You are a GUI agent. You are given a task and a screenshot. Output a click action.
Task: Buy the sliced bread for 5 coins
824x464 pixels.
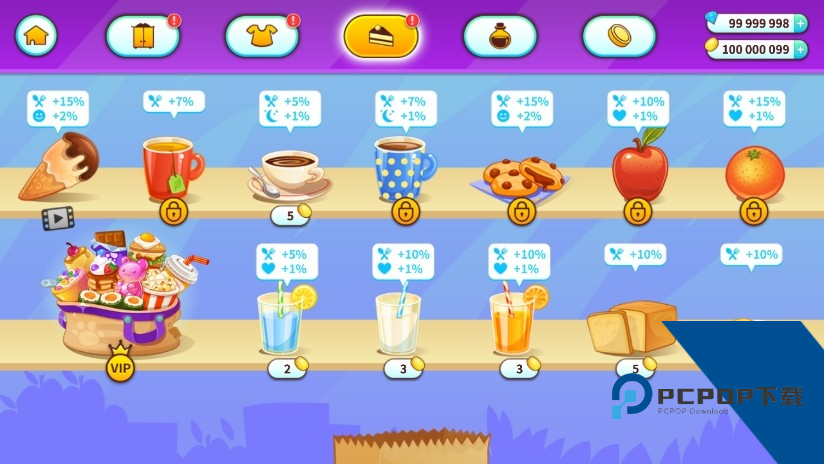point(635,367)
